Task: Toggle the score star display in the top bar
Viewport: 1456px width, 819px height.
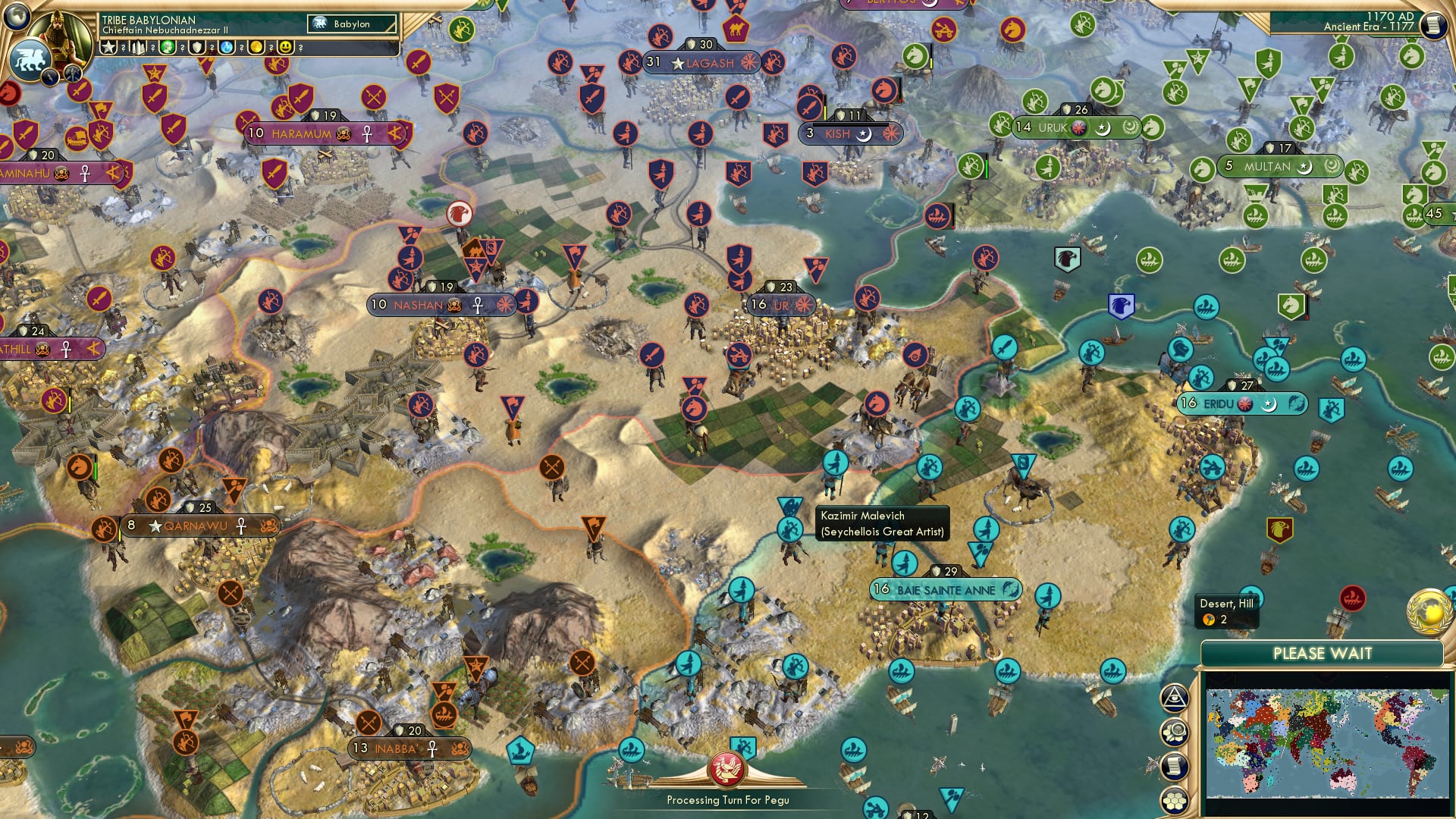Action: pos(110,47)
